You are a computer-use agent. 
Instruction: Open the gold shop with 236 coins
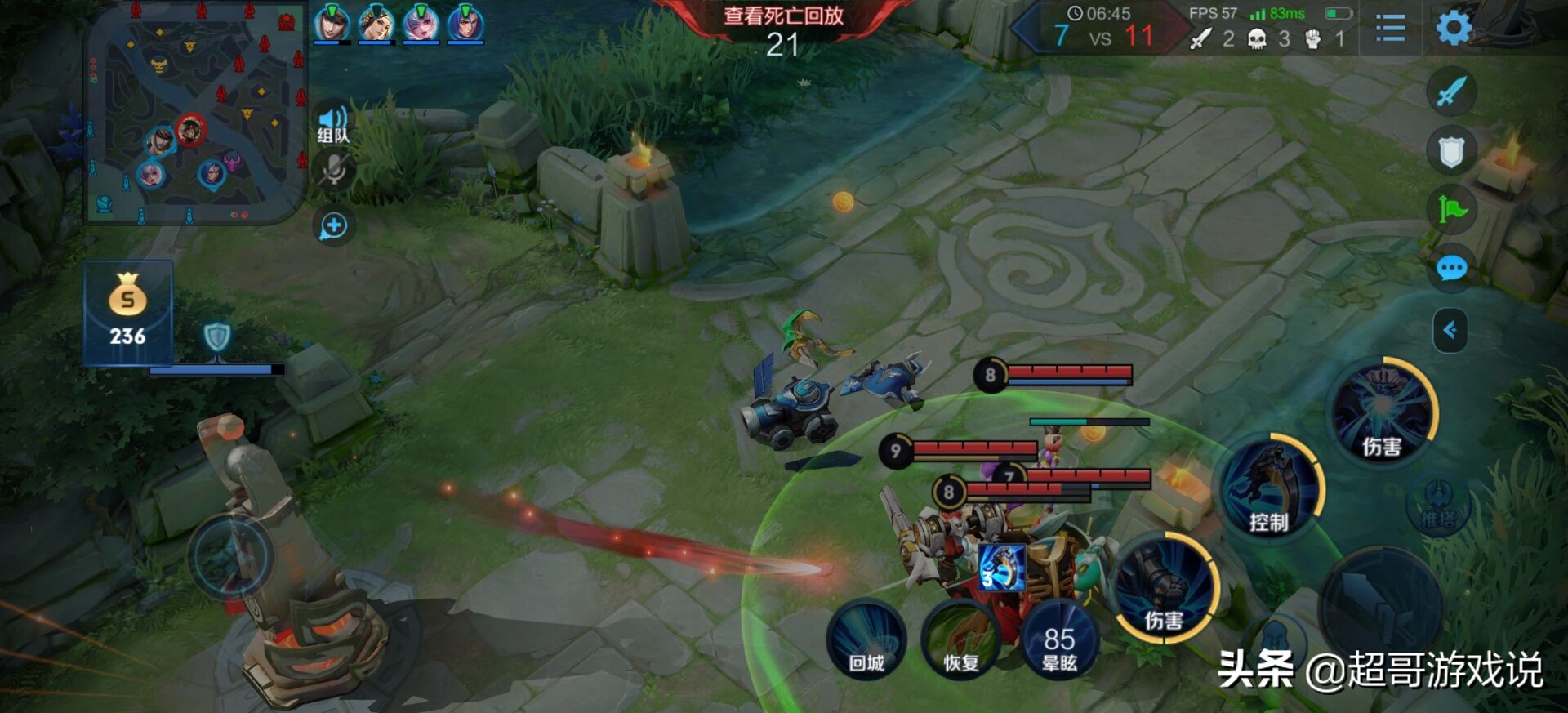pyautogui.click(x=128, y=310)
